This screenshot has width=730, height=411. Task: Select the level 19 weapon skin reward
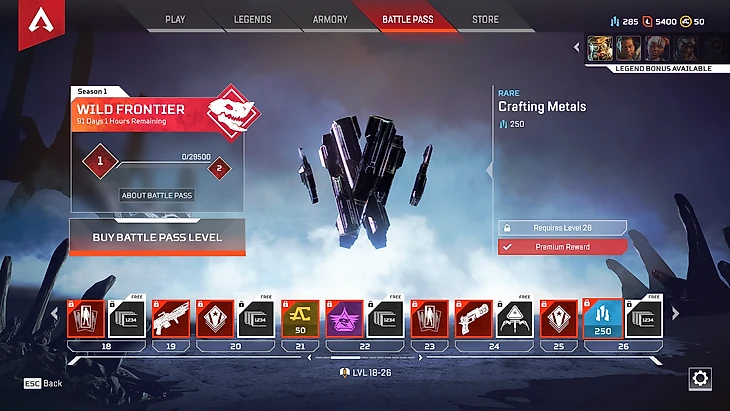pos(172,318)
